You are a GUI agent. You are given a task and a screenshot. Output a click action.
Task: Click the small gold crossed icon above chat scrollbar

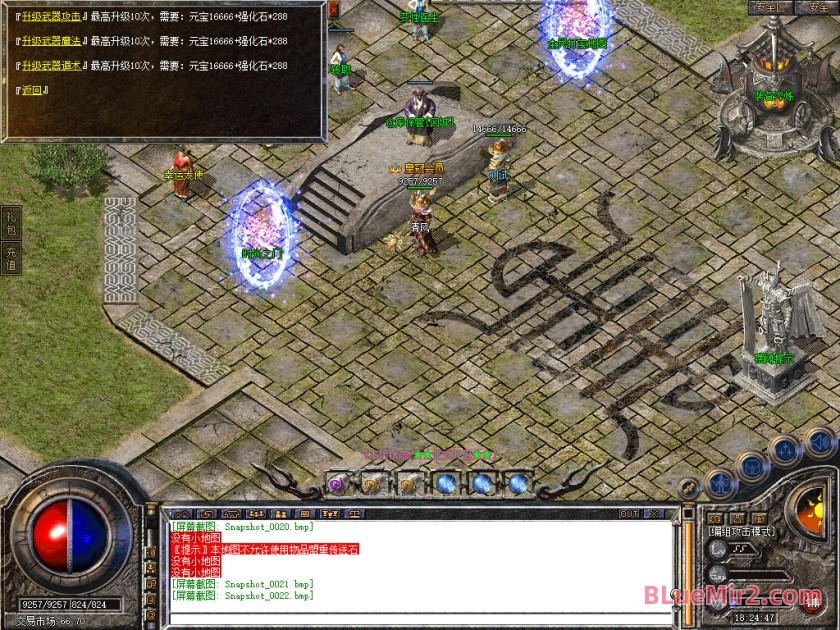689,487
